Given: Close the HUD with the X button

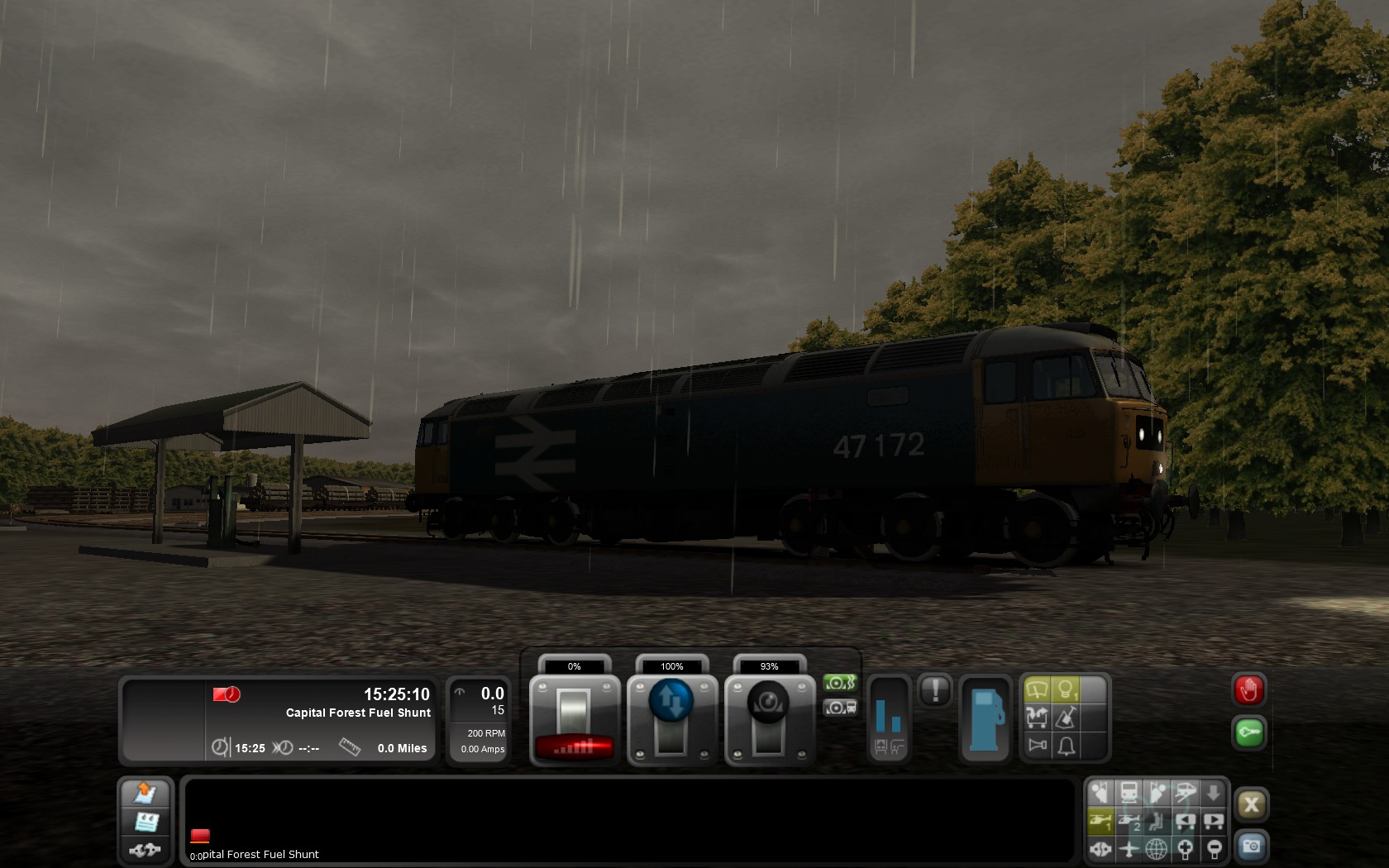Looking at the screenshot, I should pyautogui.click(x=1251, y=804).
